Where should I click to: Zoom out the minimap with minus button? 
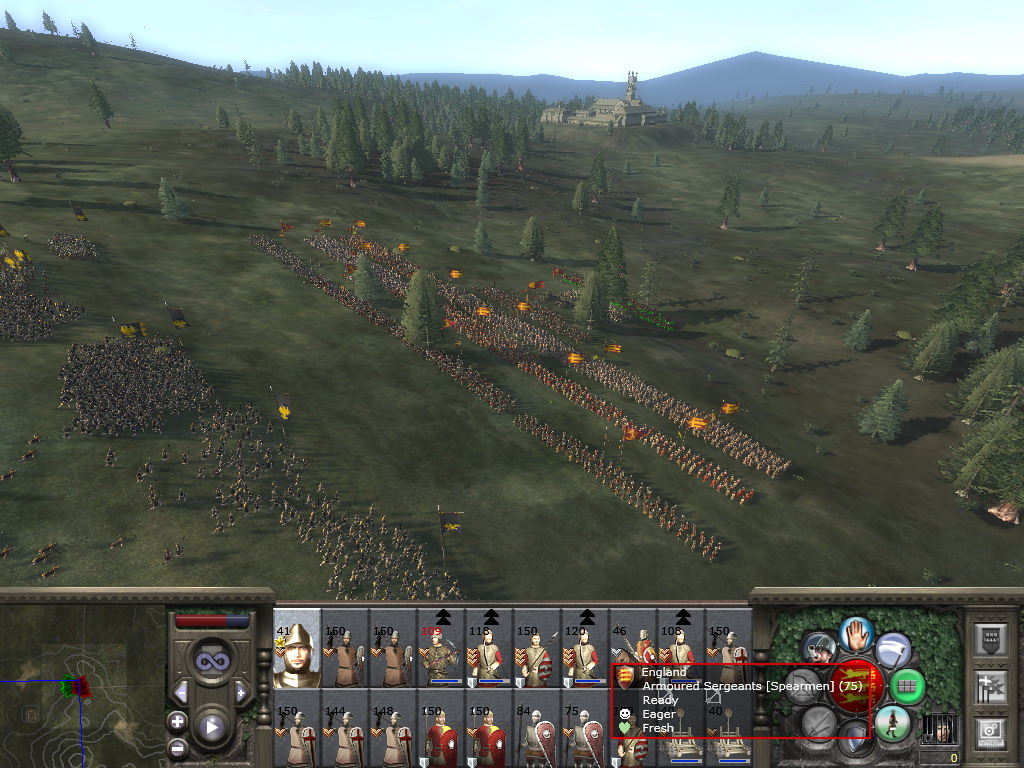click(178, 747)
